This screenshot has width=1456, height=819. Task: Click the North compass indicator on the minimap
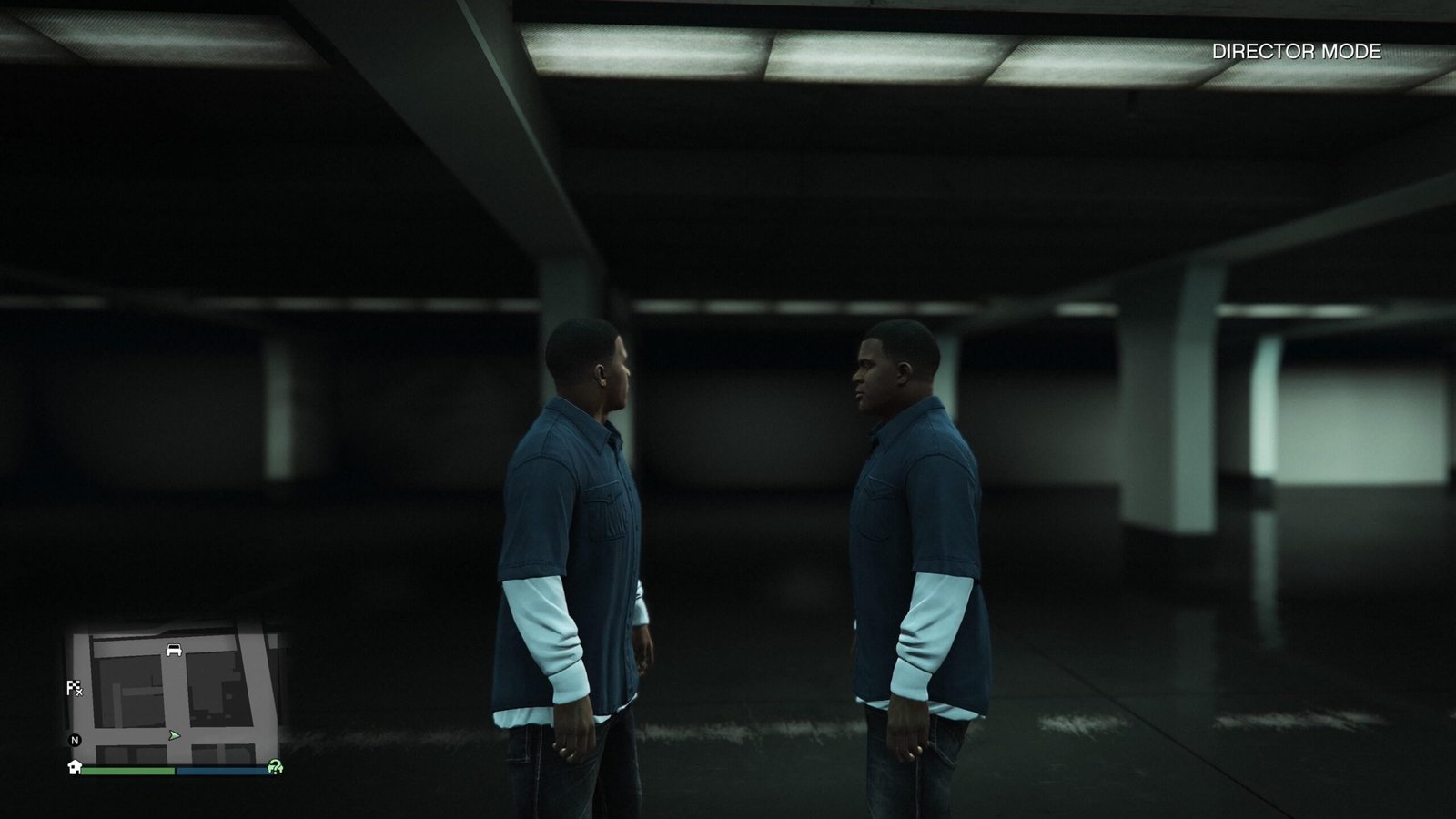point(74,739)
